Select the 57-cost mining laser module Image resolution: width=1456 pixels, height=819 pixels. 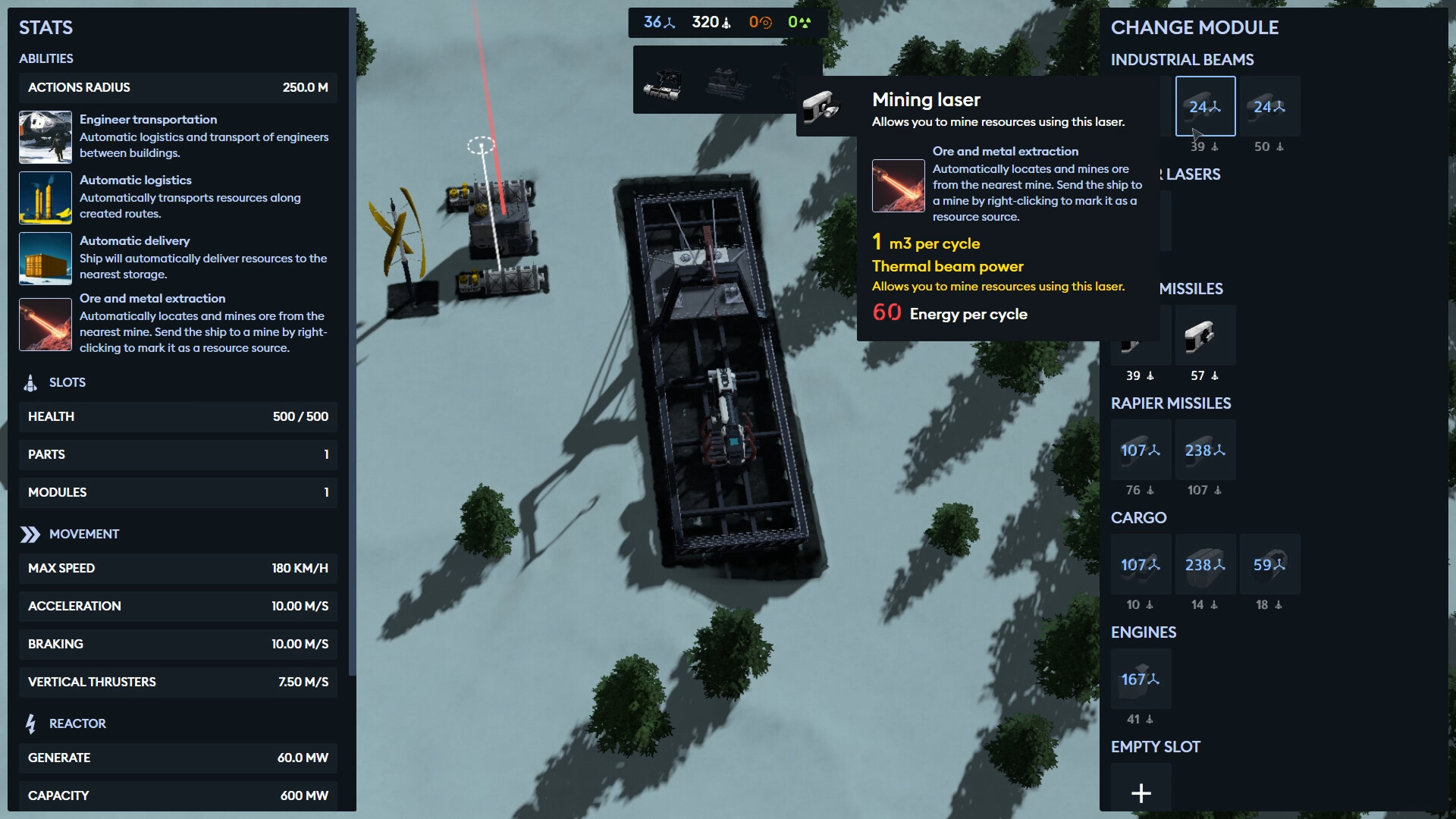pos(1205,335)
